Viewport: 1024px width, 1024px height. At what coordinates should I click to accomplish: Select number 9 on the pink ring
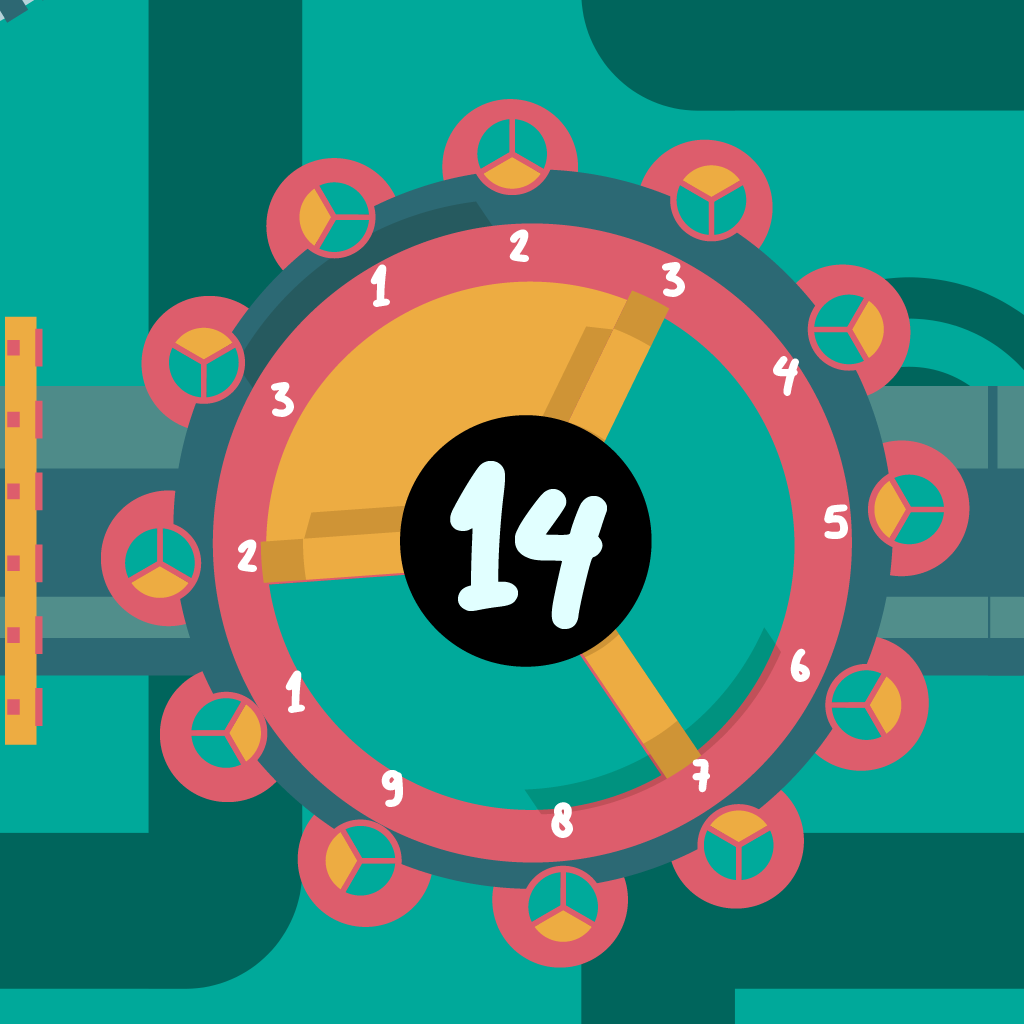tap(393, 788)
